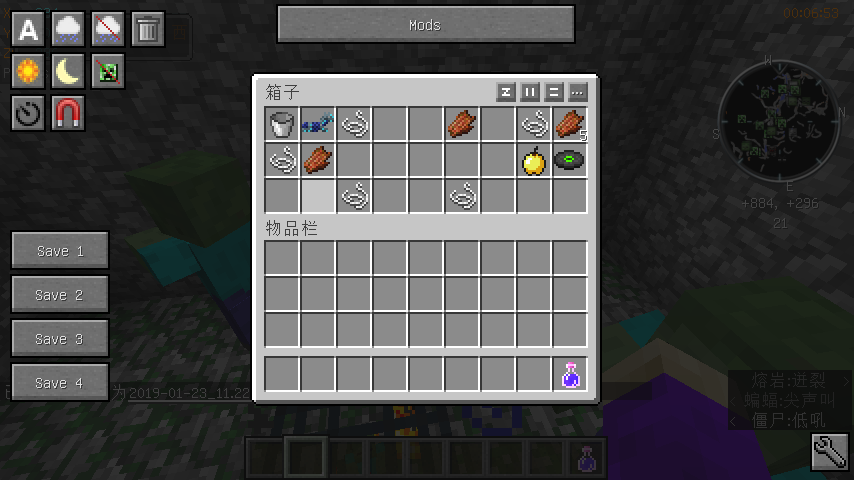The image size is (854, 480).
Task: Toggle the red magnet mode
Action: coord(68,113)
